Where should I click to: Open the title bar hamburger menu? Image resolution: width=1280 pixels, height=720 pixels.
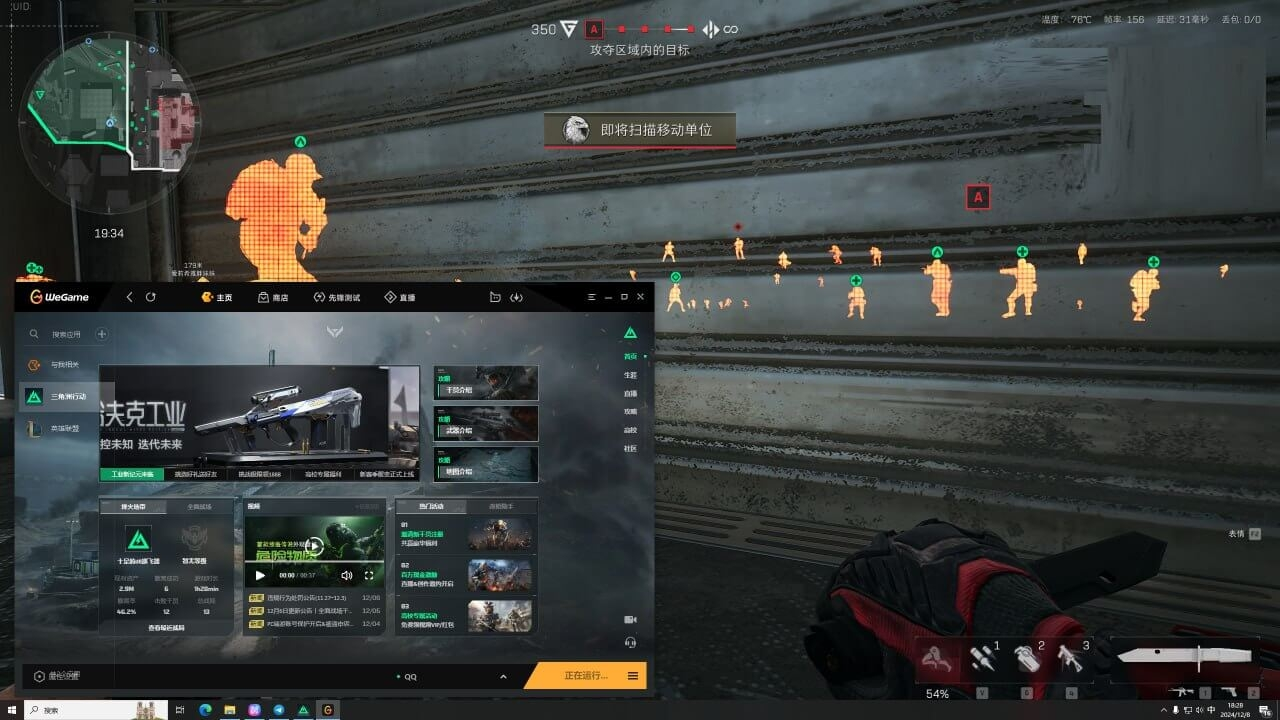coord(590,297)
